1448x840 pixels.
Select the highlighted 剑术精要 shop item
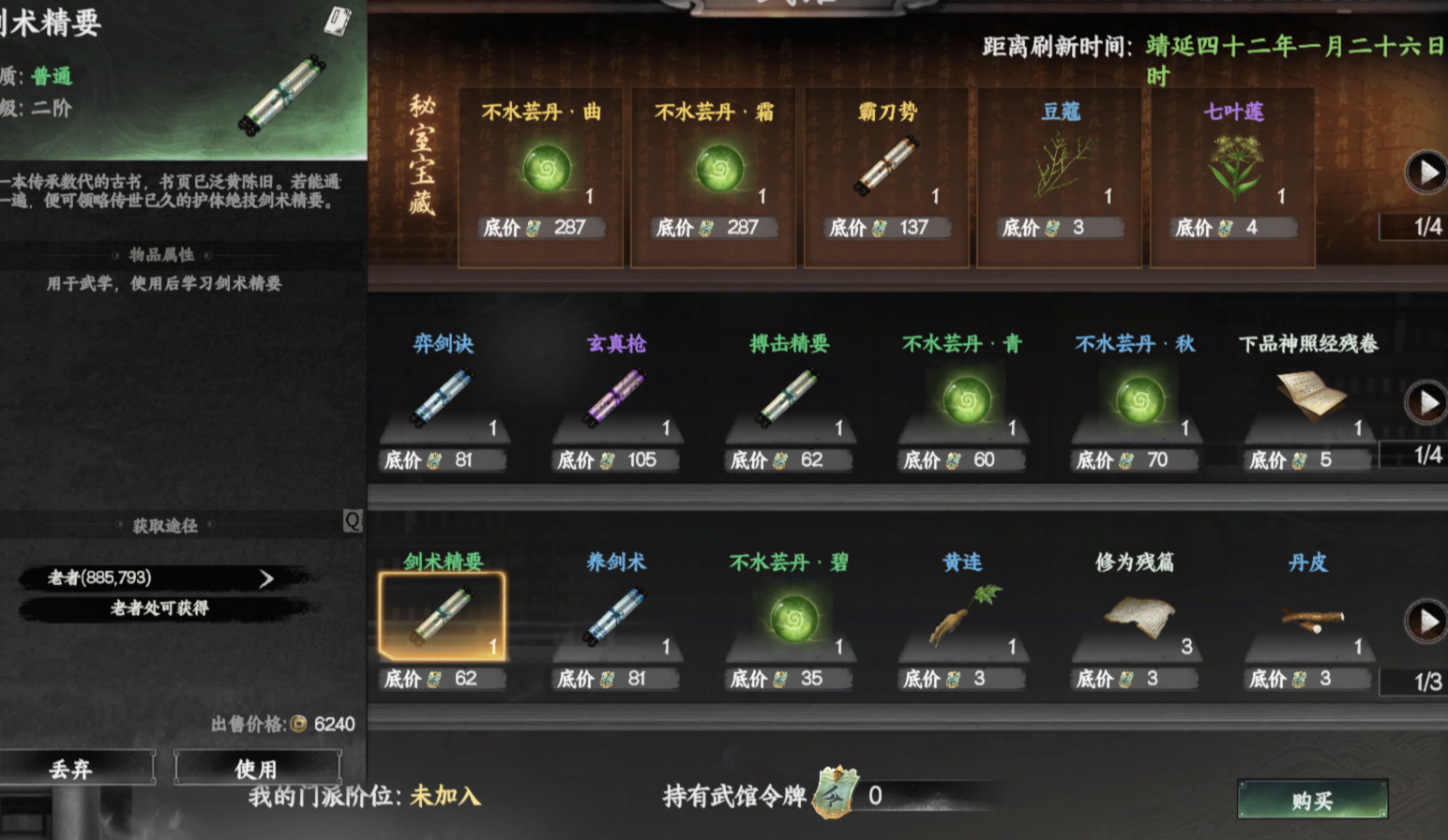[442, 616]
